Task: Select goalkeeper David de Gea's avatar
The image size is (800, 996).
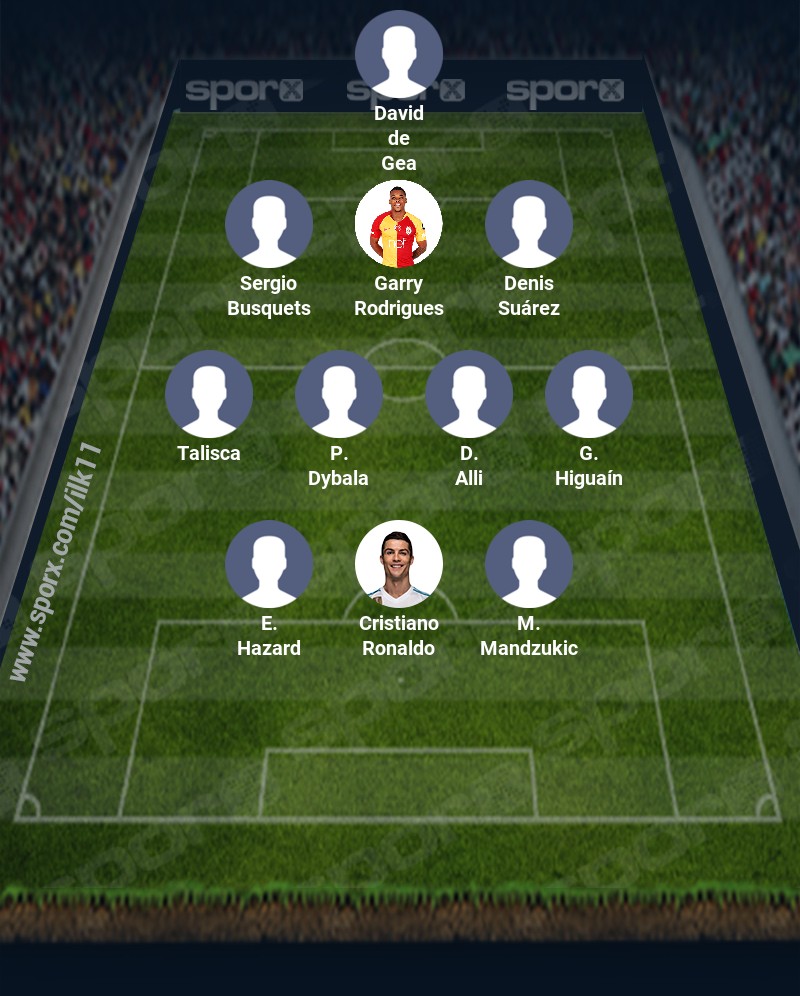Action: tap(399, 54)
